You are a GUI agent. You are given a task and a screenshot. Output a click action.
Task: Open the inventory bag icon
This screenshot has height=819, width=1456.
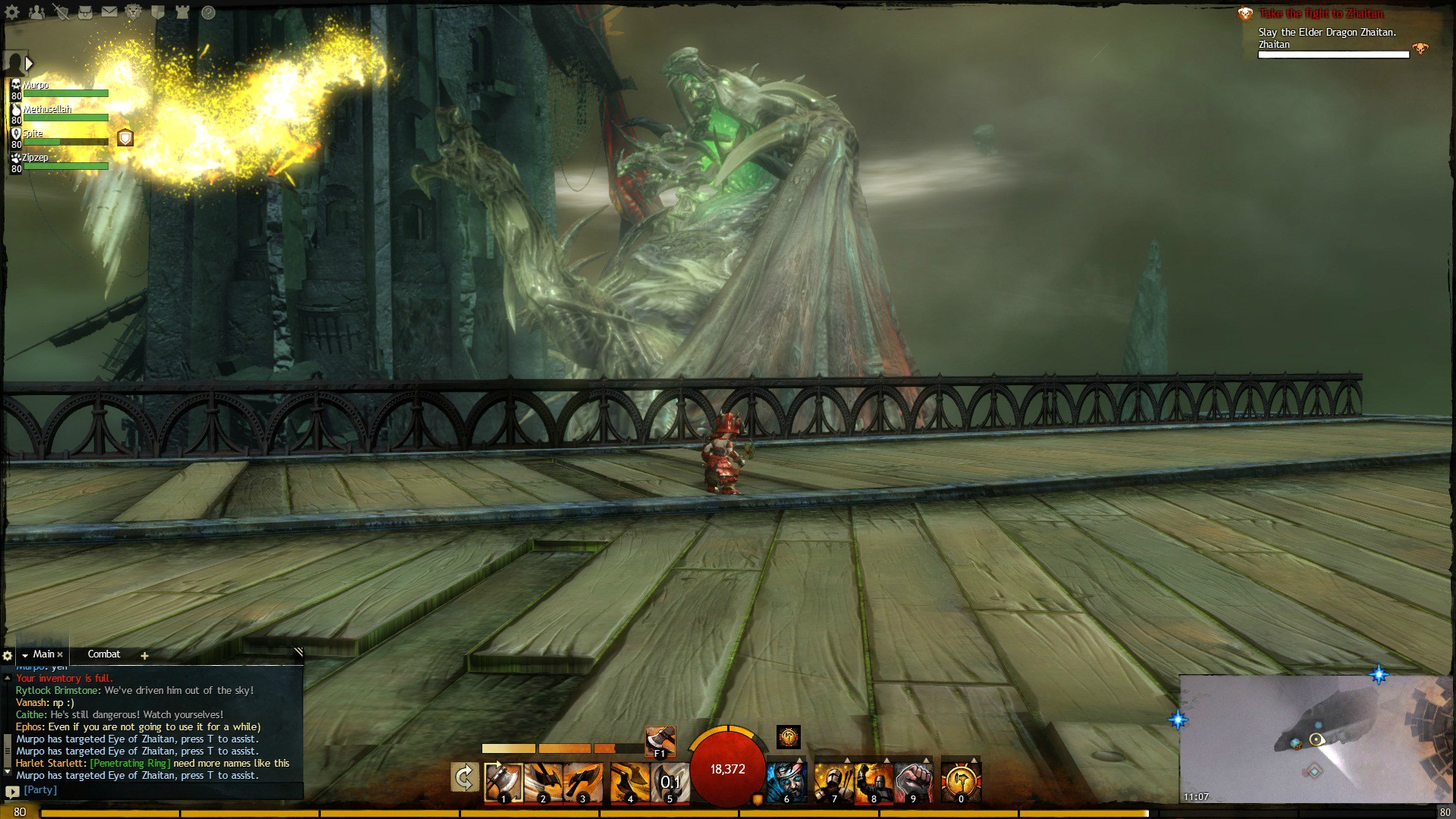click(x=85, y=12)
